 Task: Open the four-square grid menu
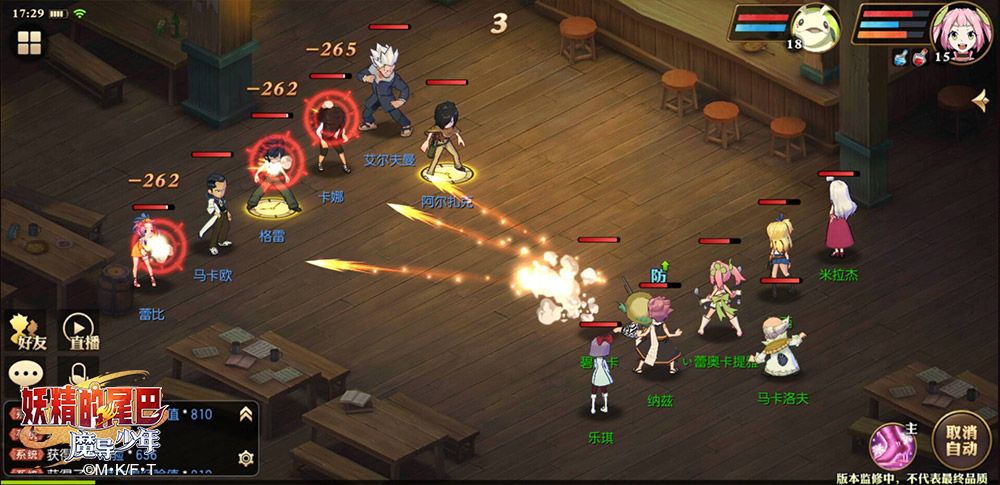28,43
